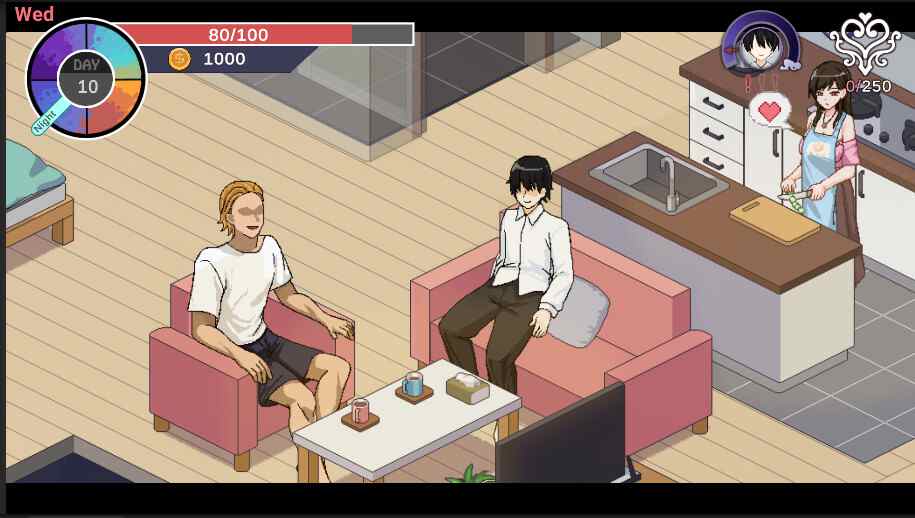Viewport: 915px width, 518px height.
Task: Select the ornate white heart emblem
Action: 864,43
